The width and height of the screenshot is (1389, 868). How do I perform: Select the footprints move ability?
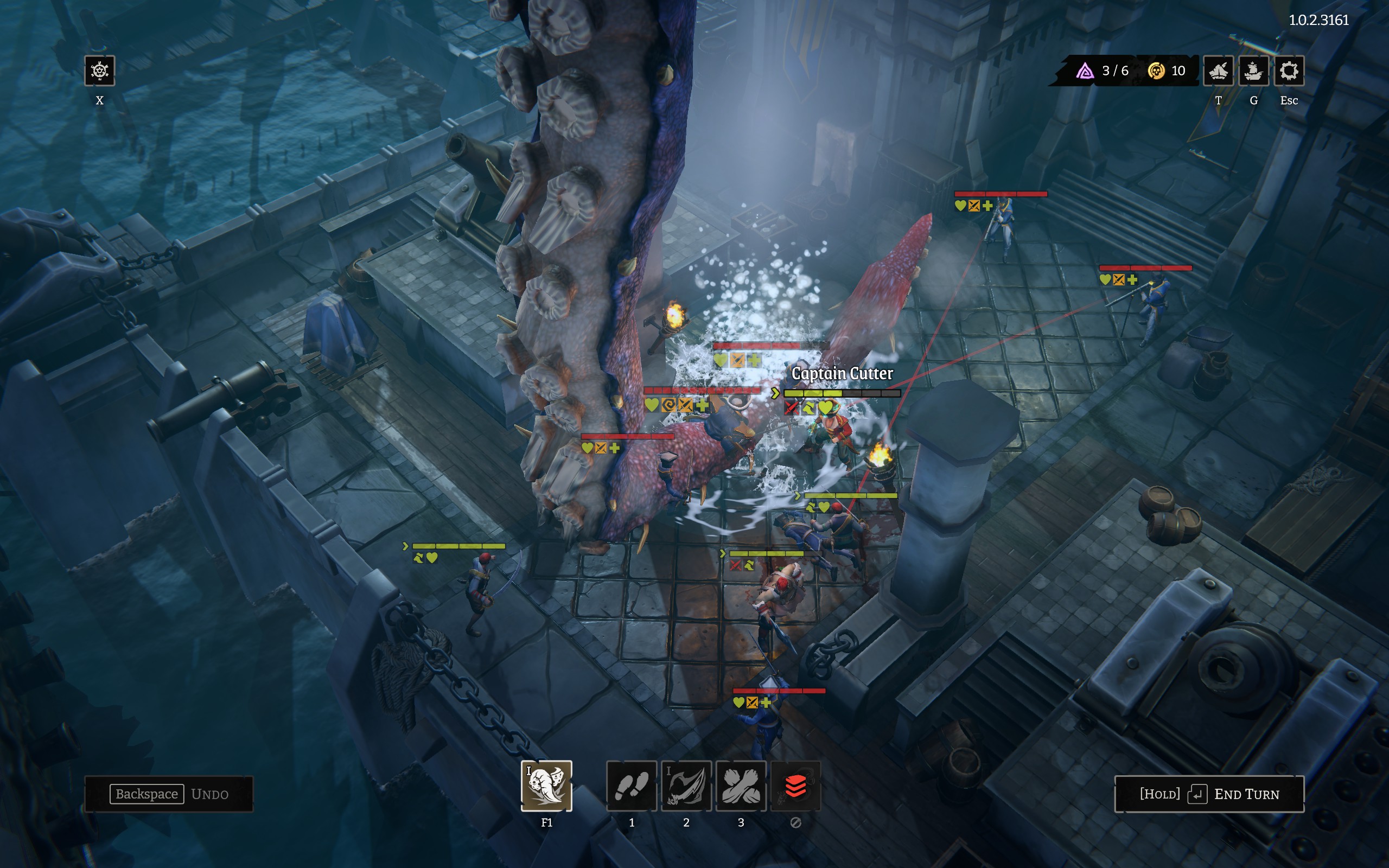point(632,786)
